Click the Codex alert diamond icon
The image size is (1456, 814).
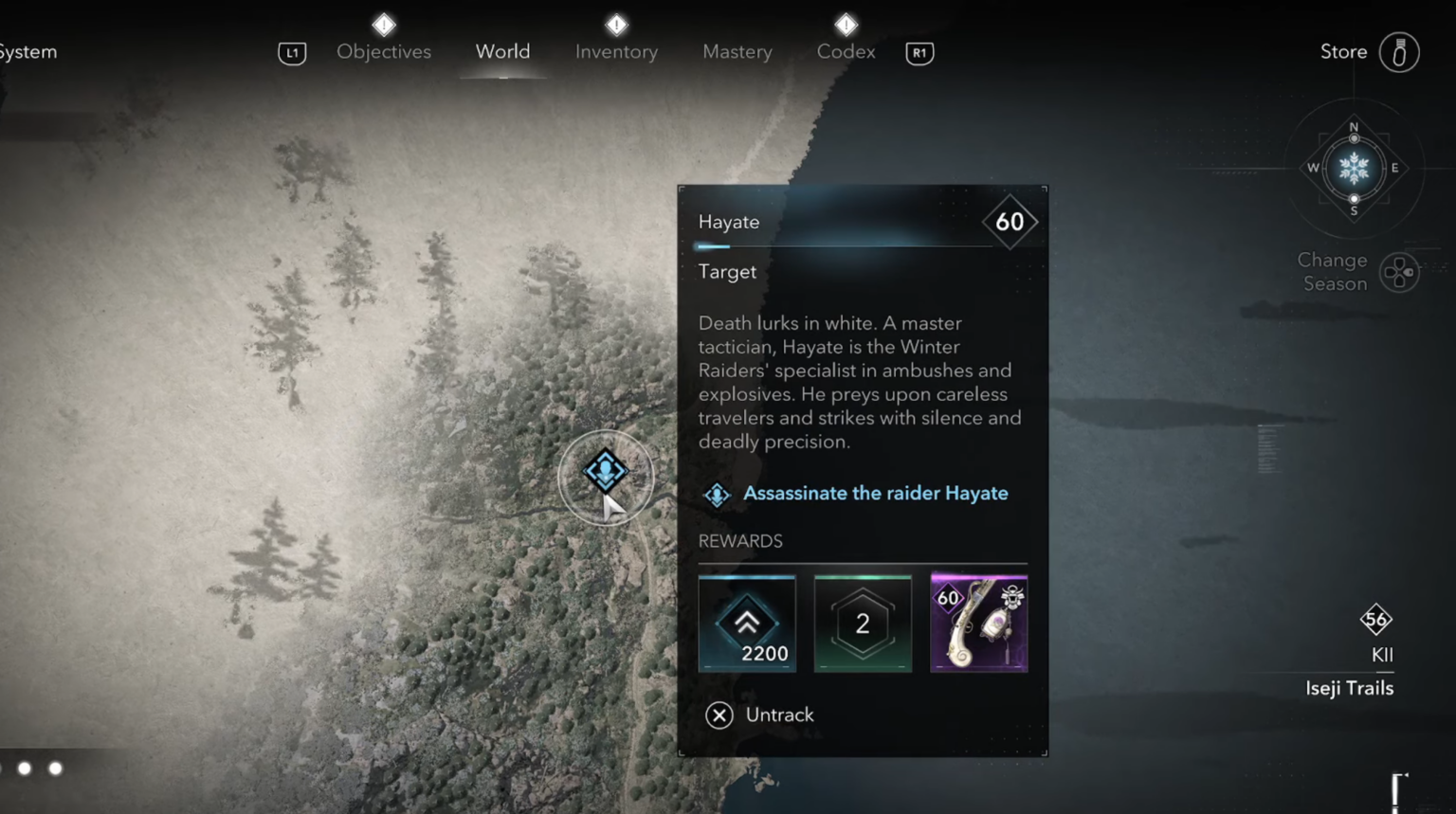click(845, 25)
